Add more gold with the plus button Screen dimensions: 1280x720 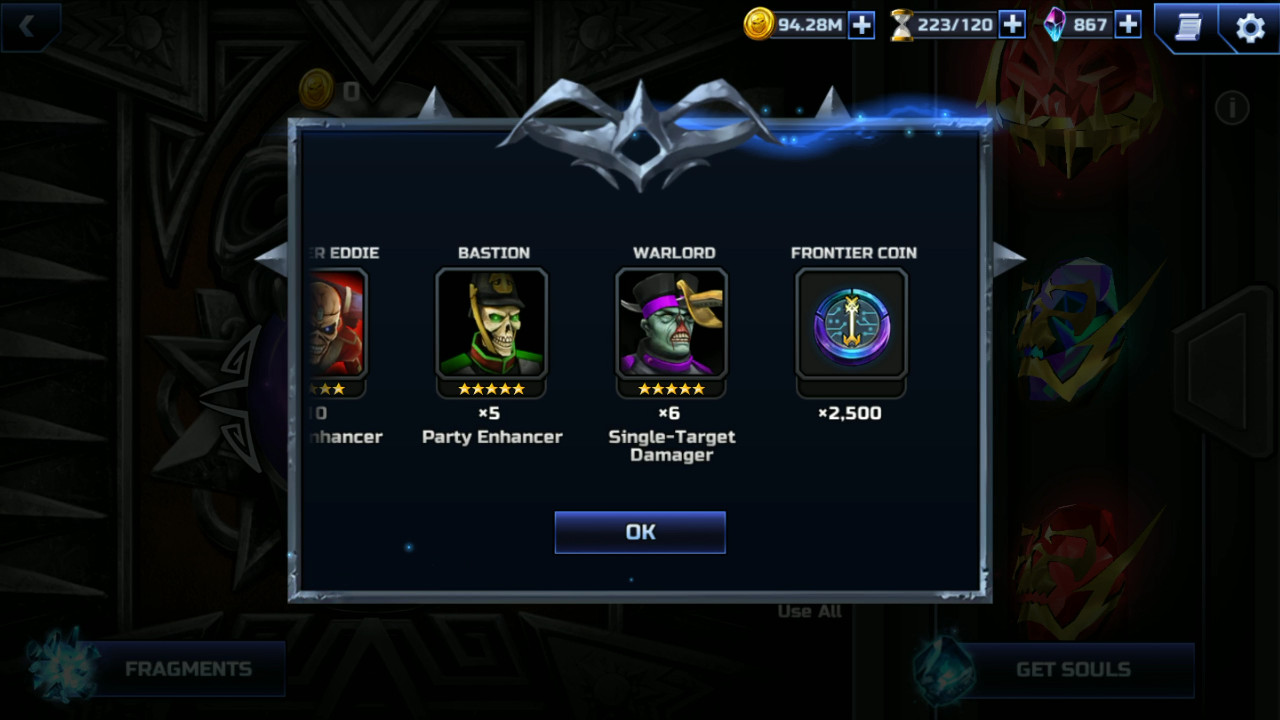click(x=861, y=25)
